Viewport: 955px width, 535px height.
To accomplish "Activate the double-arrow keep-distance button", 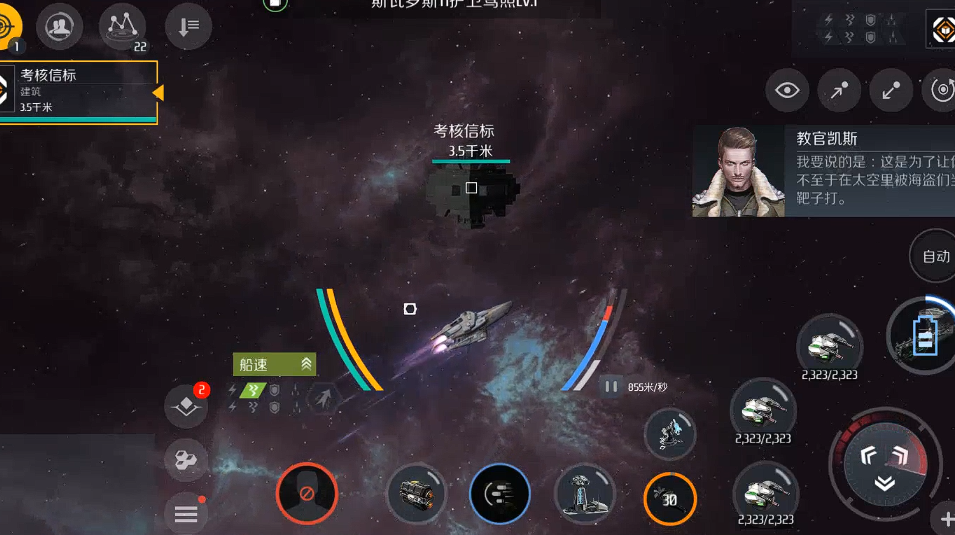I will [x=890, y=91].
